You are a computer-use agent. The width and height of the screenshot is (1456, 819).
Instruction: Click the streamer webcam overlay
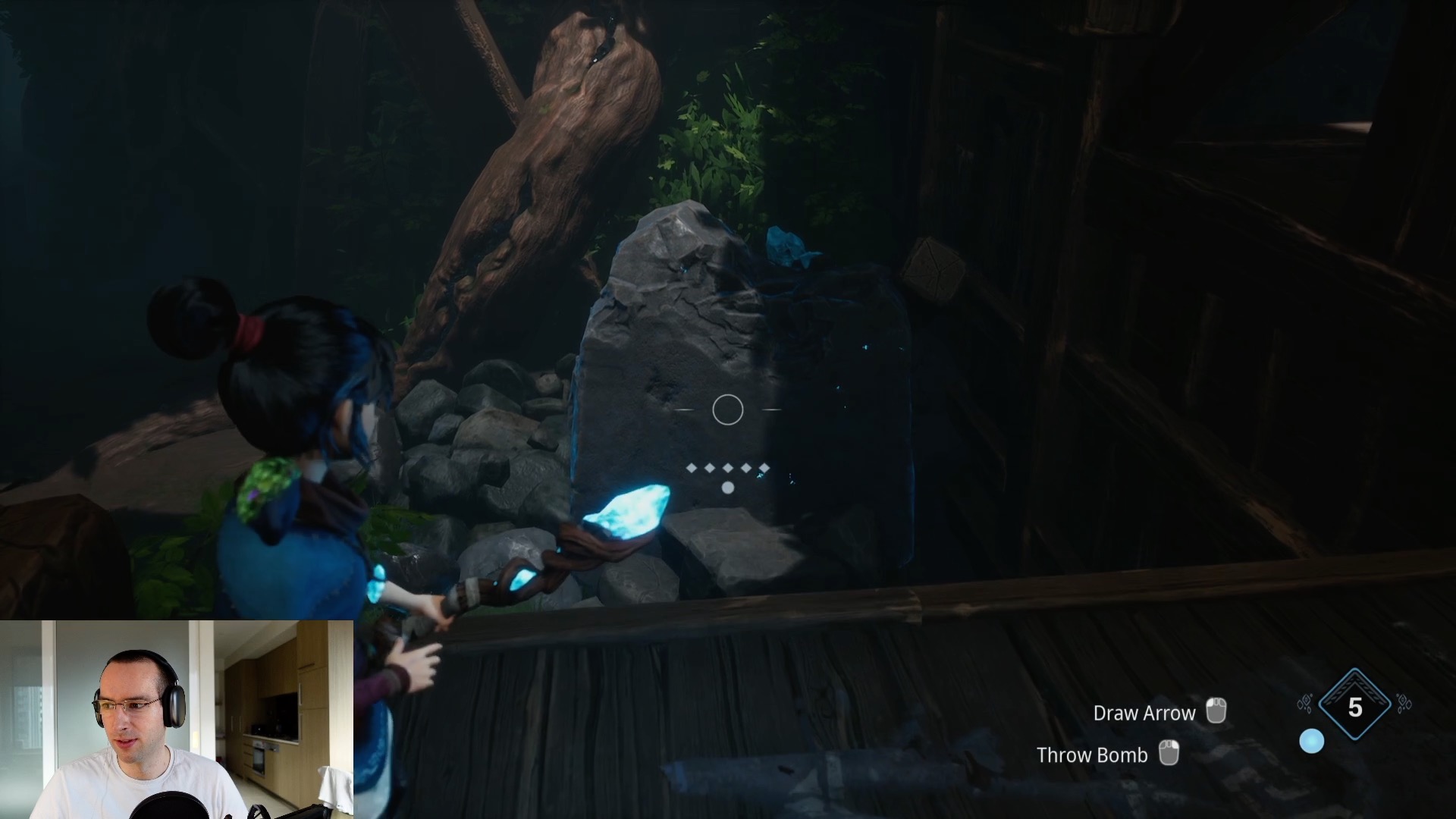pos(177,719)
